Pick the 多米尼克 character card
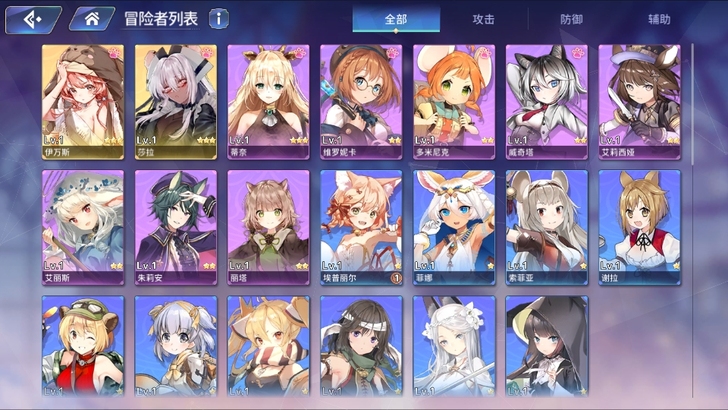The image size is (728, 410). tap(454, 101)
